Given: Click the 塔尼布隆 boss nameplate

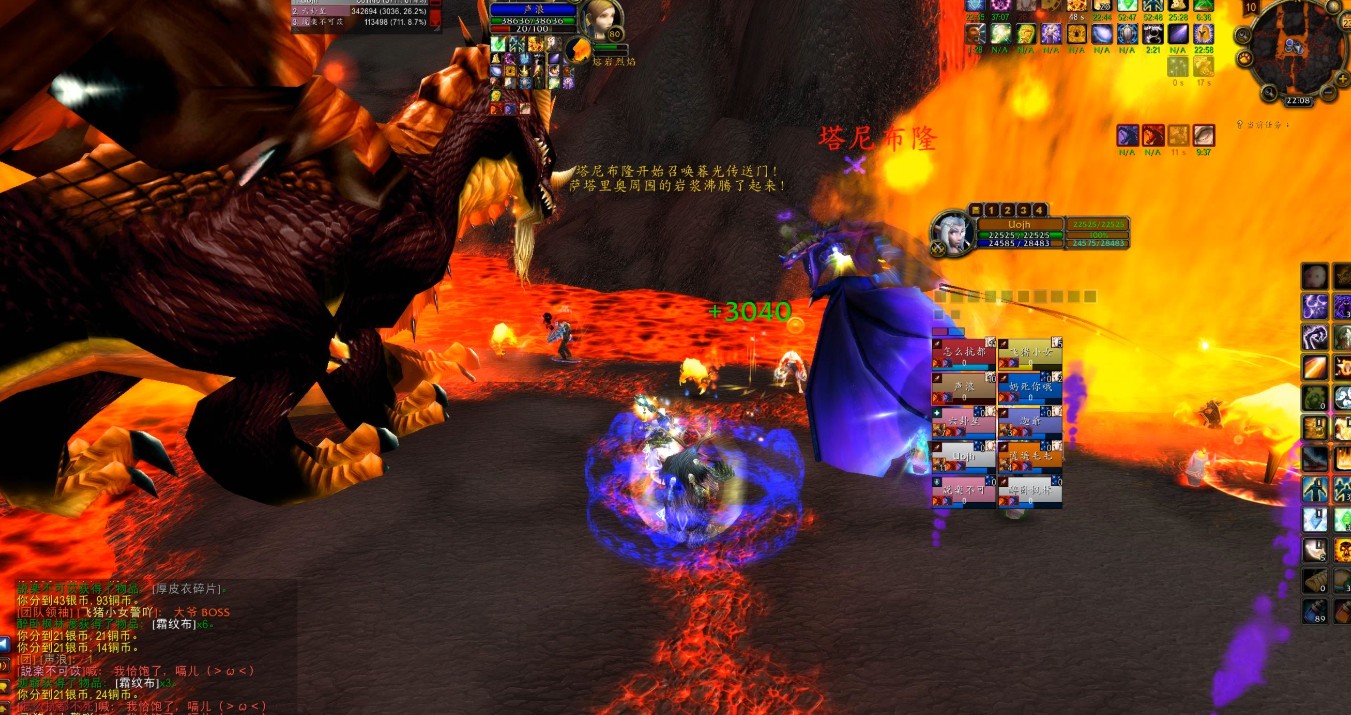Looking at the screenshot, I should (877, 138).
